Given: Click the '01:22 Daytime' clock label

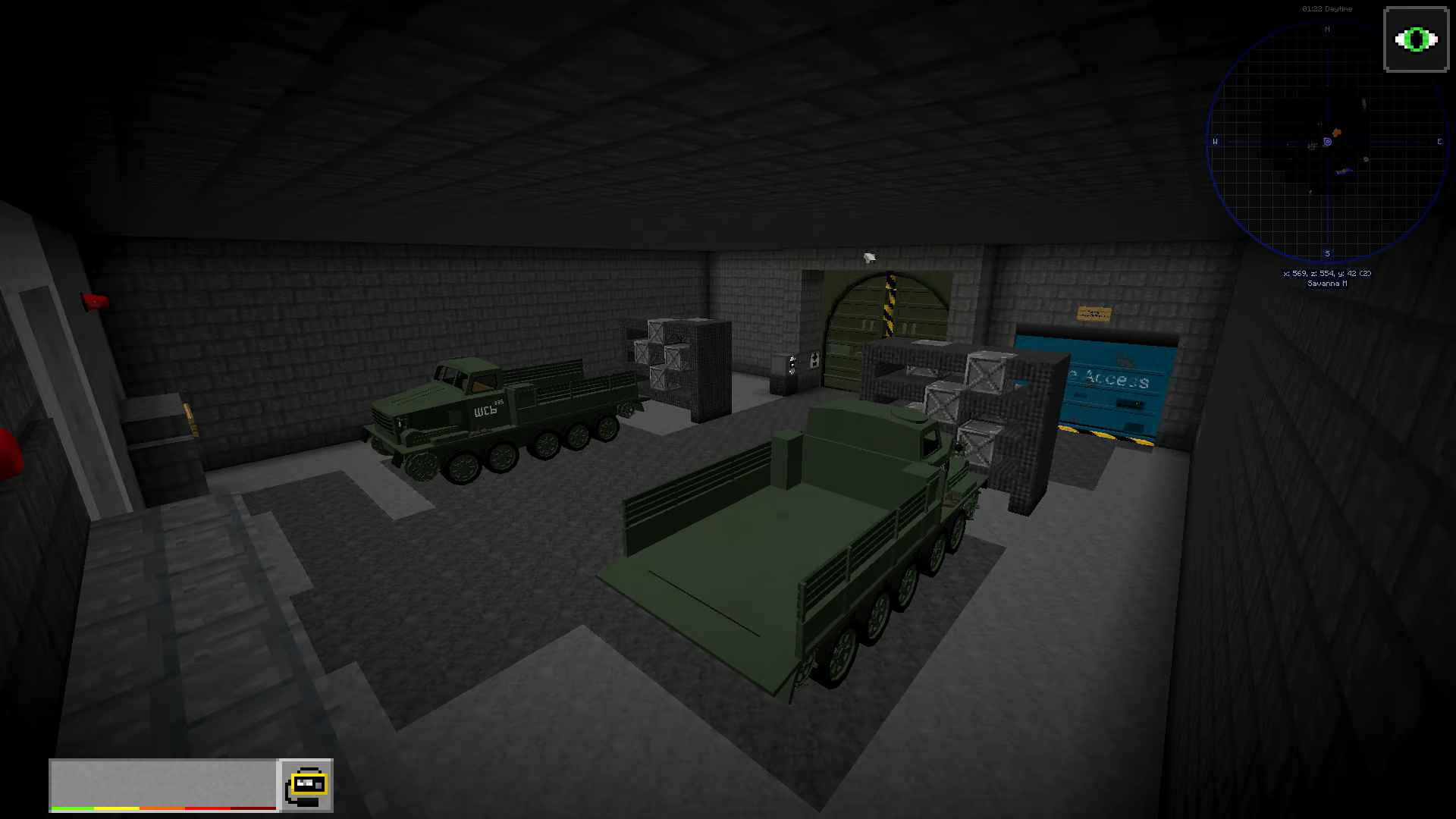Looking at the screenshot, I should point(1326,8).
